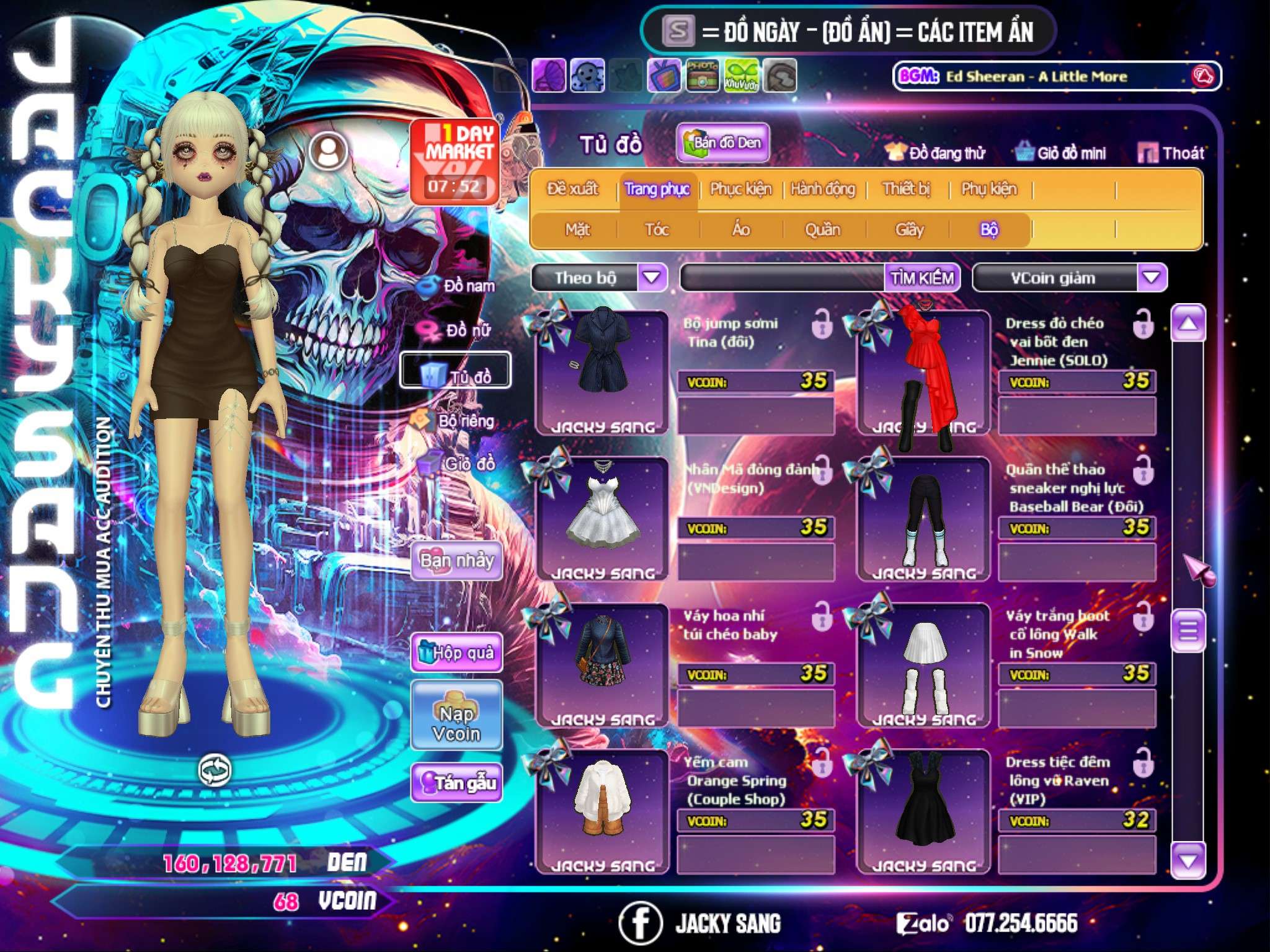The image size is (1270, 952).
Task: Open the Theo bộ dropdown
Action: (x=651, y=278)
